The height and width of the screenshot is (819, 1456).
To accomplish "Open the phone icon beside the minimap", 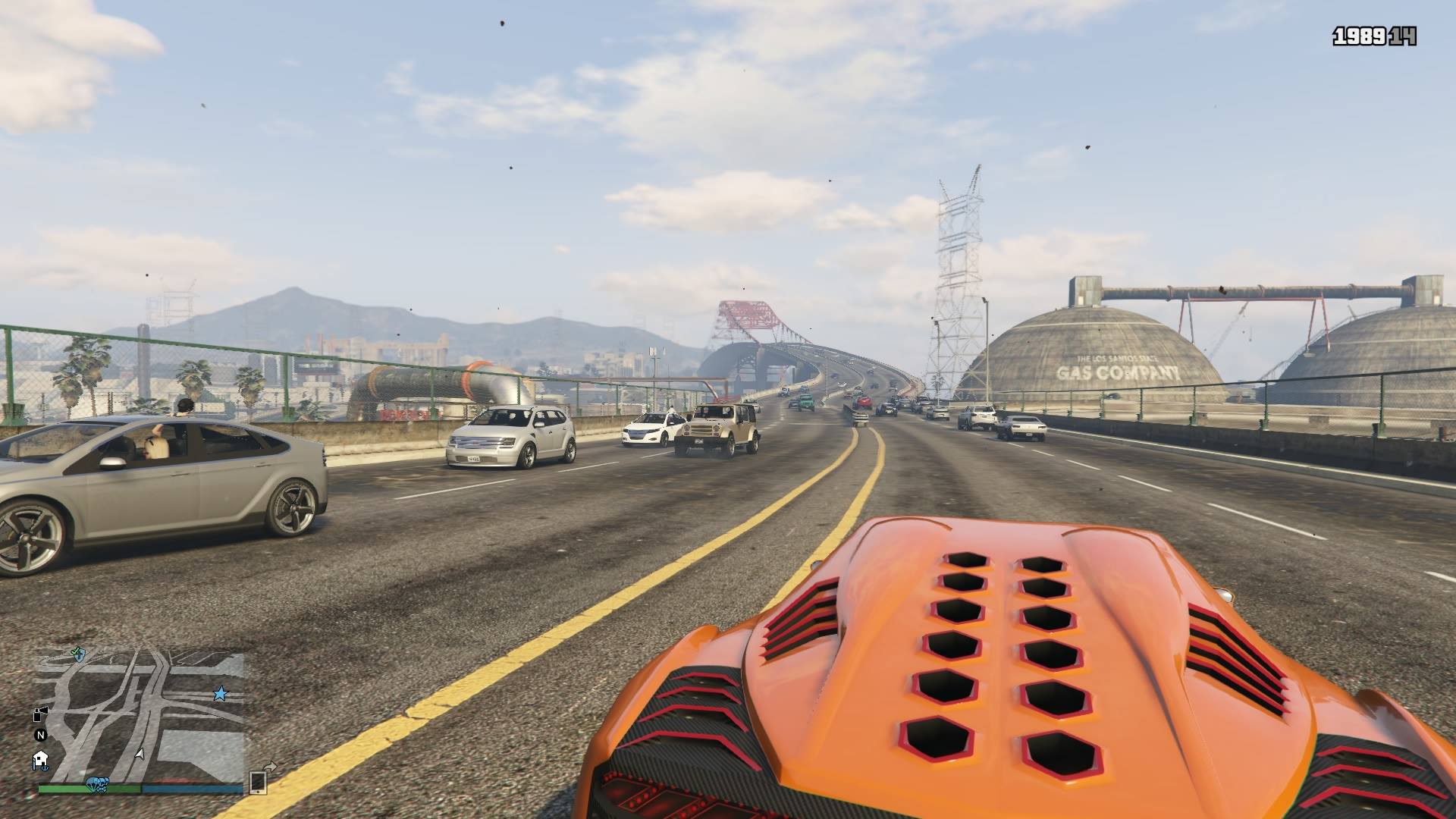I will click(x=257, y=781).
